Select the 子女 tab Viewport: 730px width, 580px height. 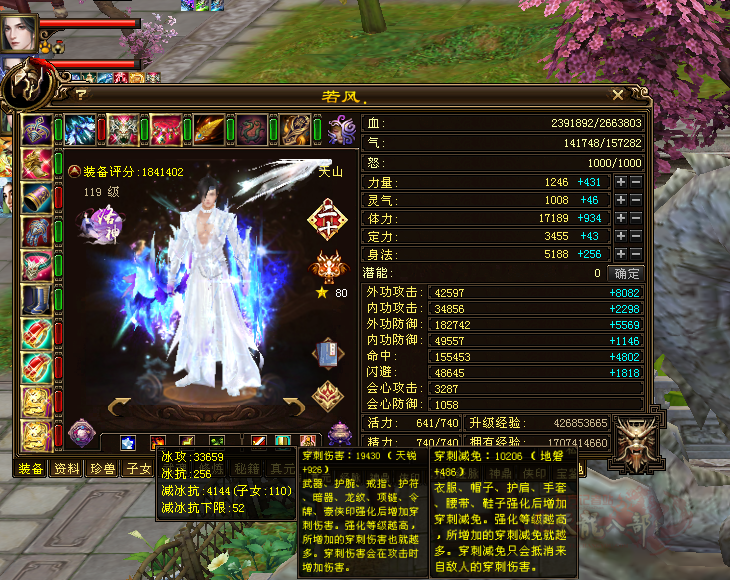pyautogui.click(x=136, y=469)
